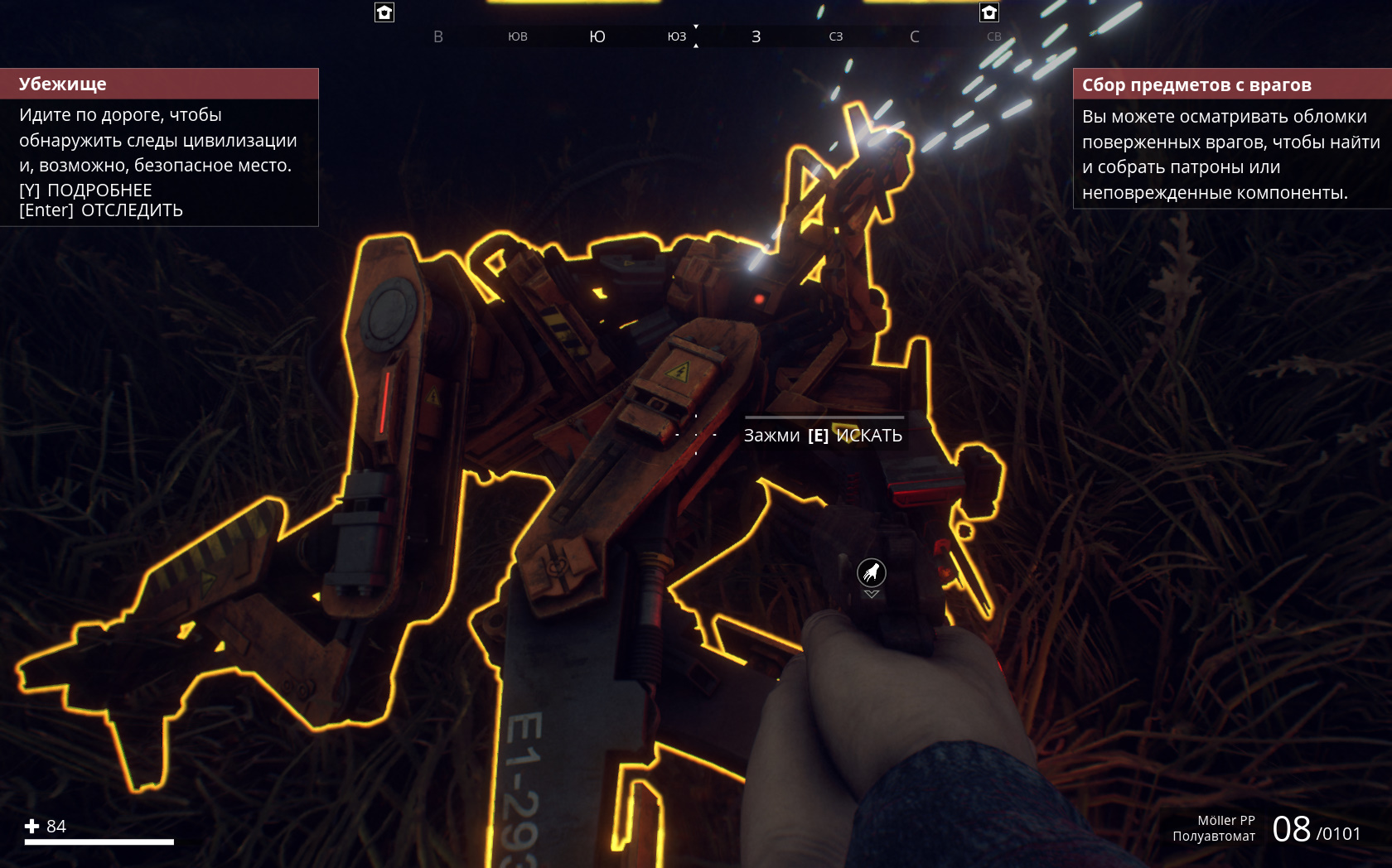Select the Убежище mission tracker panel
Screen dimensions: 1392x868
click(x=159, y=147)
